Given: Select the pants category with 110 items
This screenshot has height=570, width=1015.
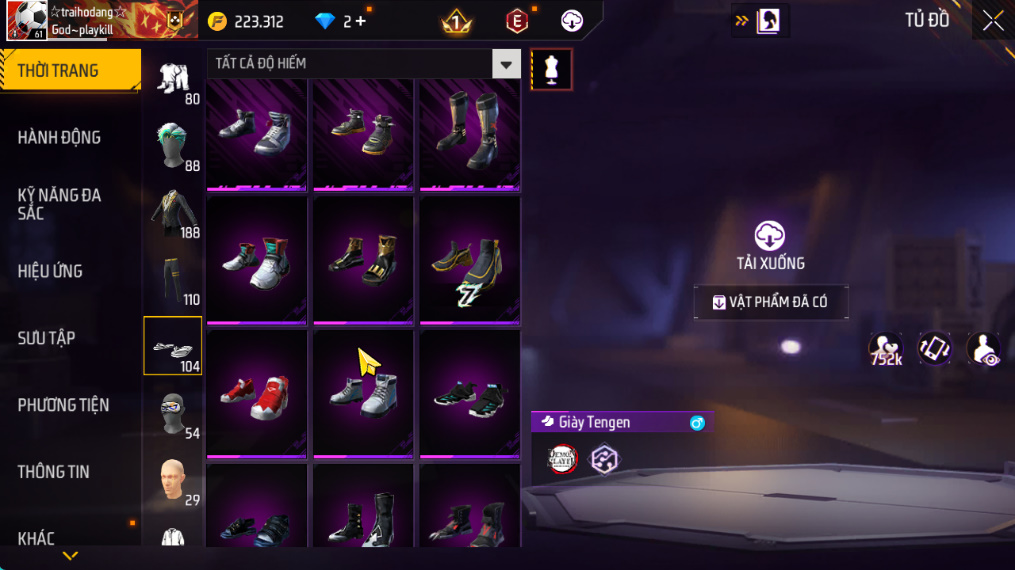Looking at the screenshot, I should point(173,279).
